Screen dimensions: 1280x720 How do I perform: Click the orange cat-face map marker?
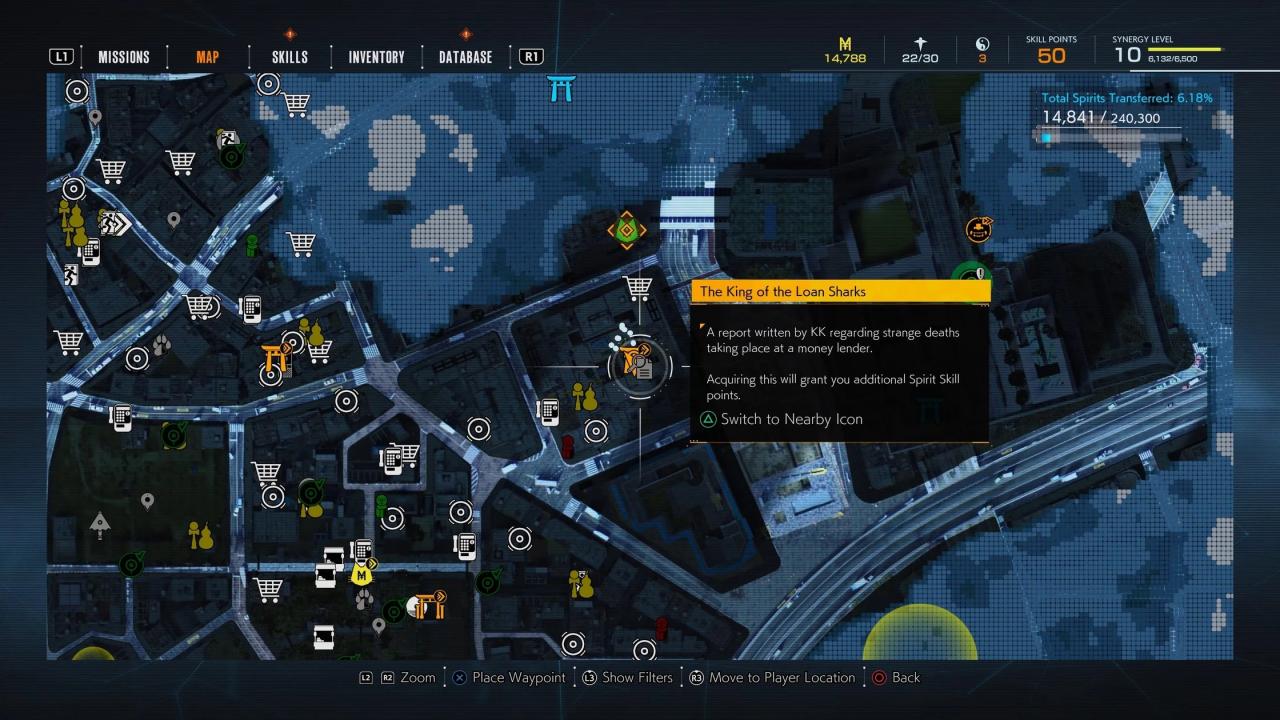[x=978, y=230]
